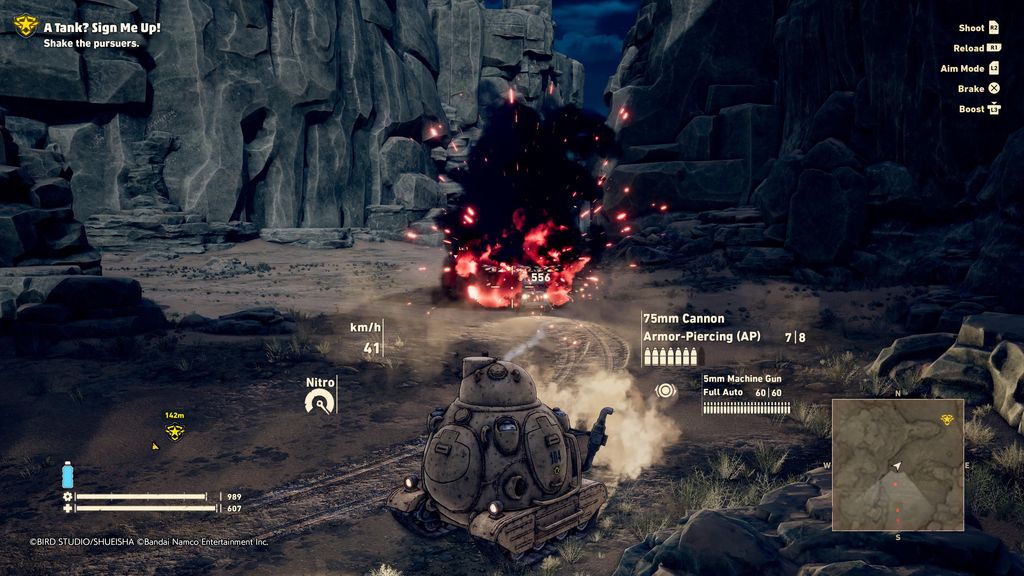
Task: Activate the Nitro boost icon
Action: point(320,402)
